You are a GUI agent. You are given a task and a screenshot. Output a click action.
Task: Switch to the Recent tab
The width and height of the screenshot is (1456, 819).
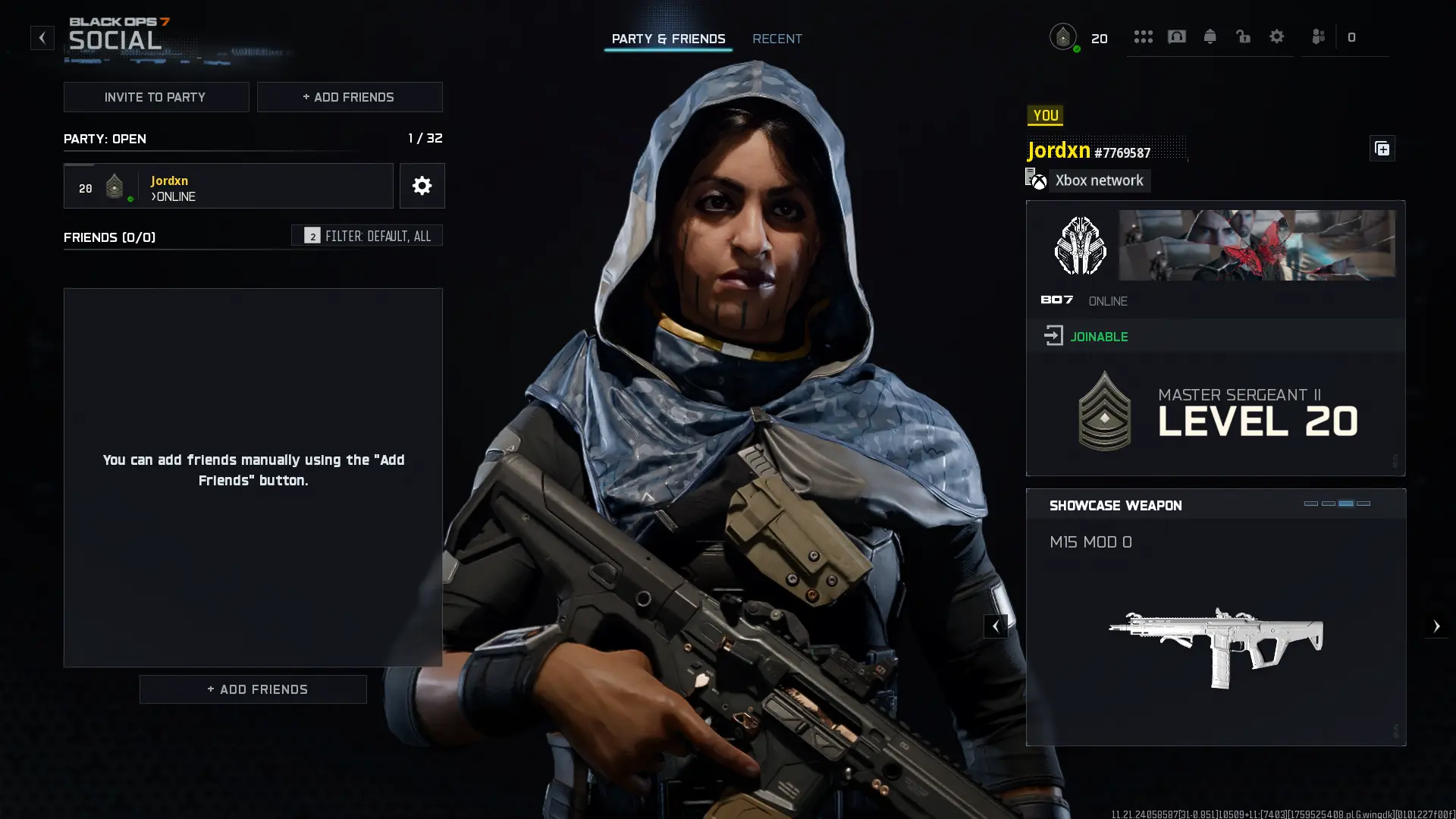[x=777, y=39]
